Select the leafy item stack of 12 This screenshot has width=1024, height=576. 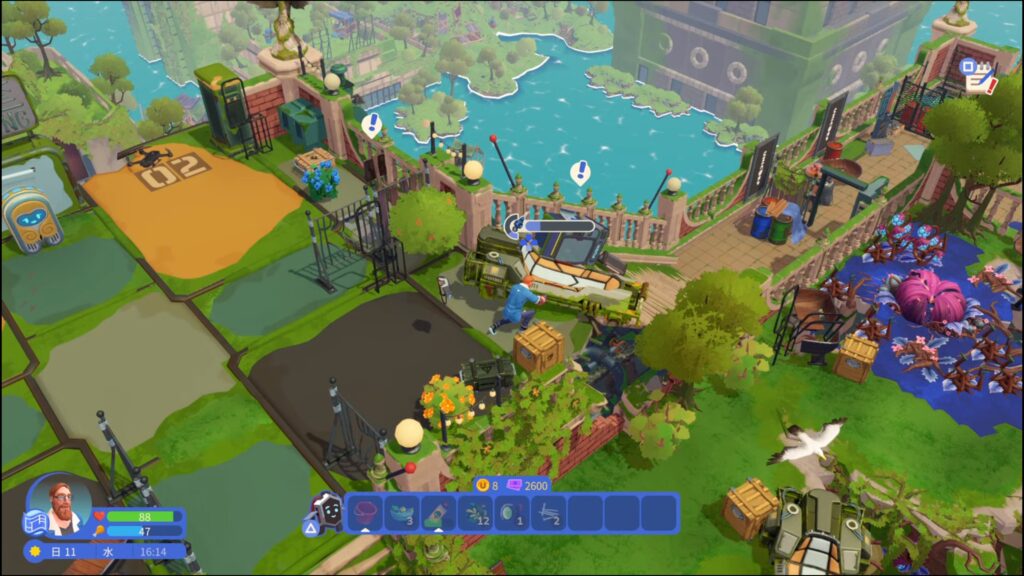[x=476, y=513]
